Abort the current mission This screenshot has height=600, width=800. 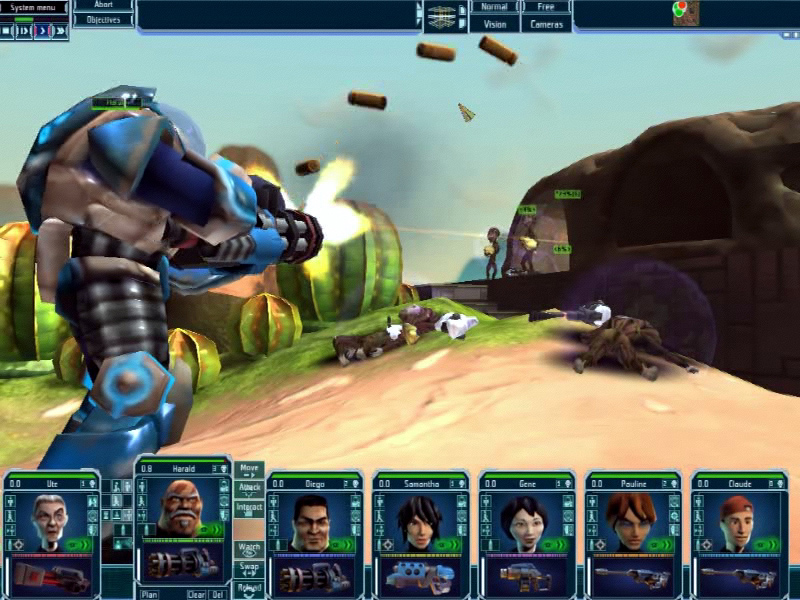104,5
